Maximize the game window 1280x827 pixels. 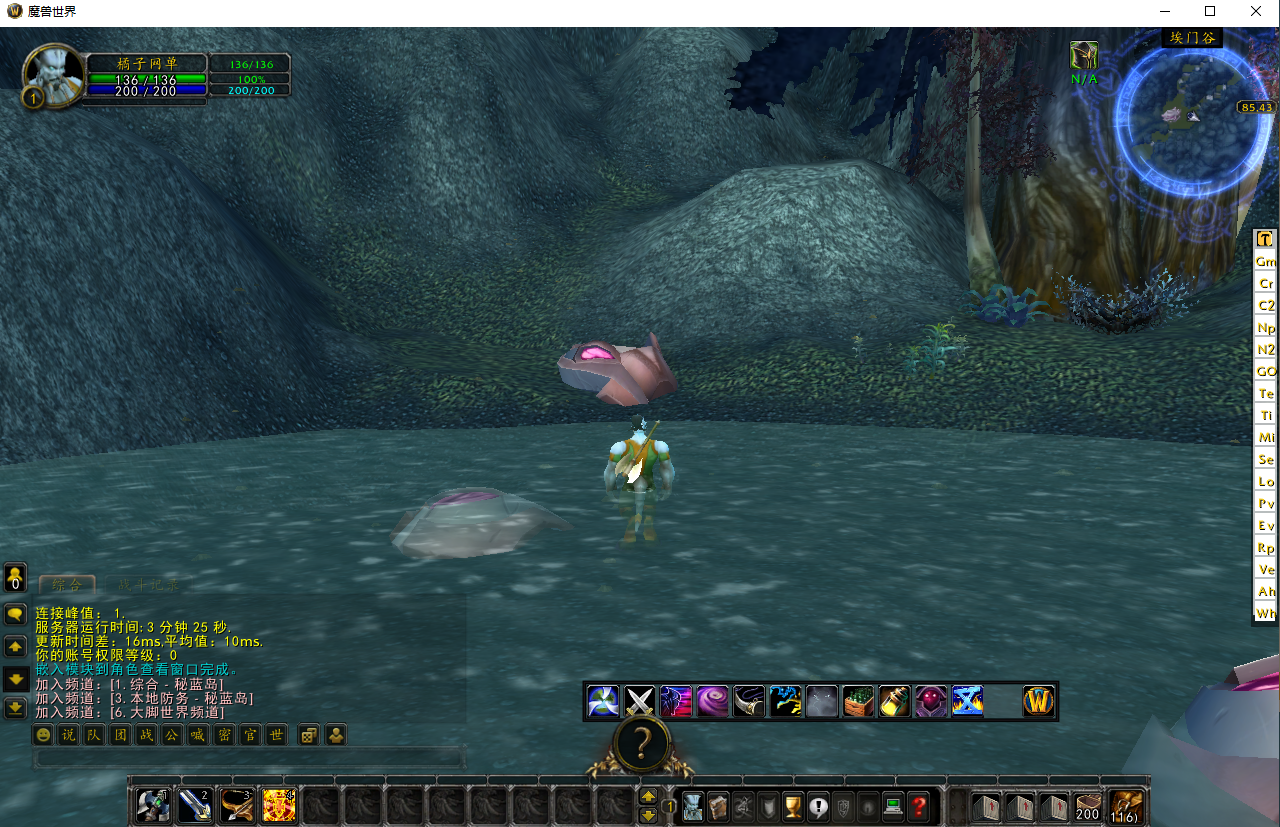(1210, 11)
